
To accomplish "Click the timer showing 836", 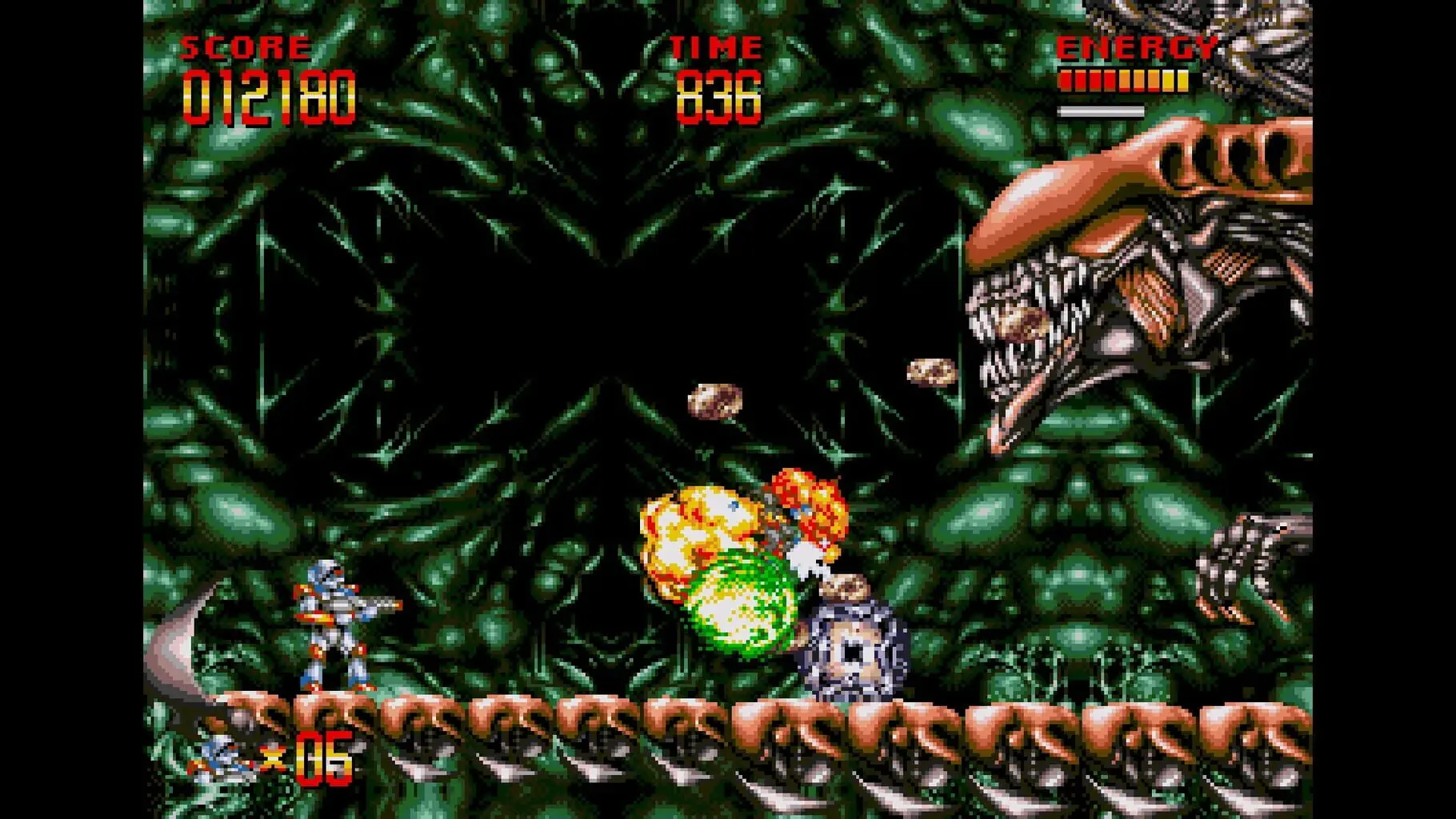I will tap(720, 92).
